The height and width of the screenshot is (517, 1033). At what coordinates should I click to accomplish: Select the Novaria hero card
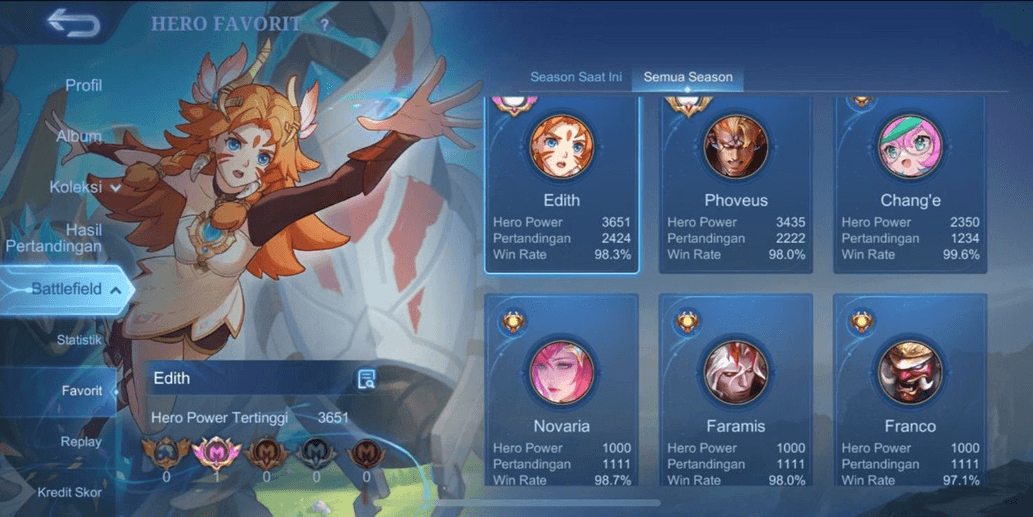[561, 390]
